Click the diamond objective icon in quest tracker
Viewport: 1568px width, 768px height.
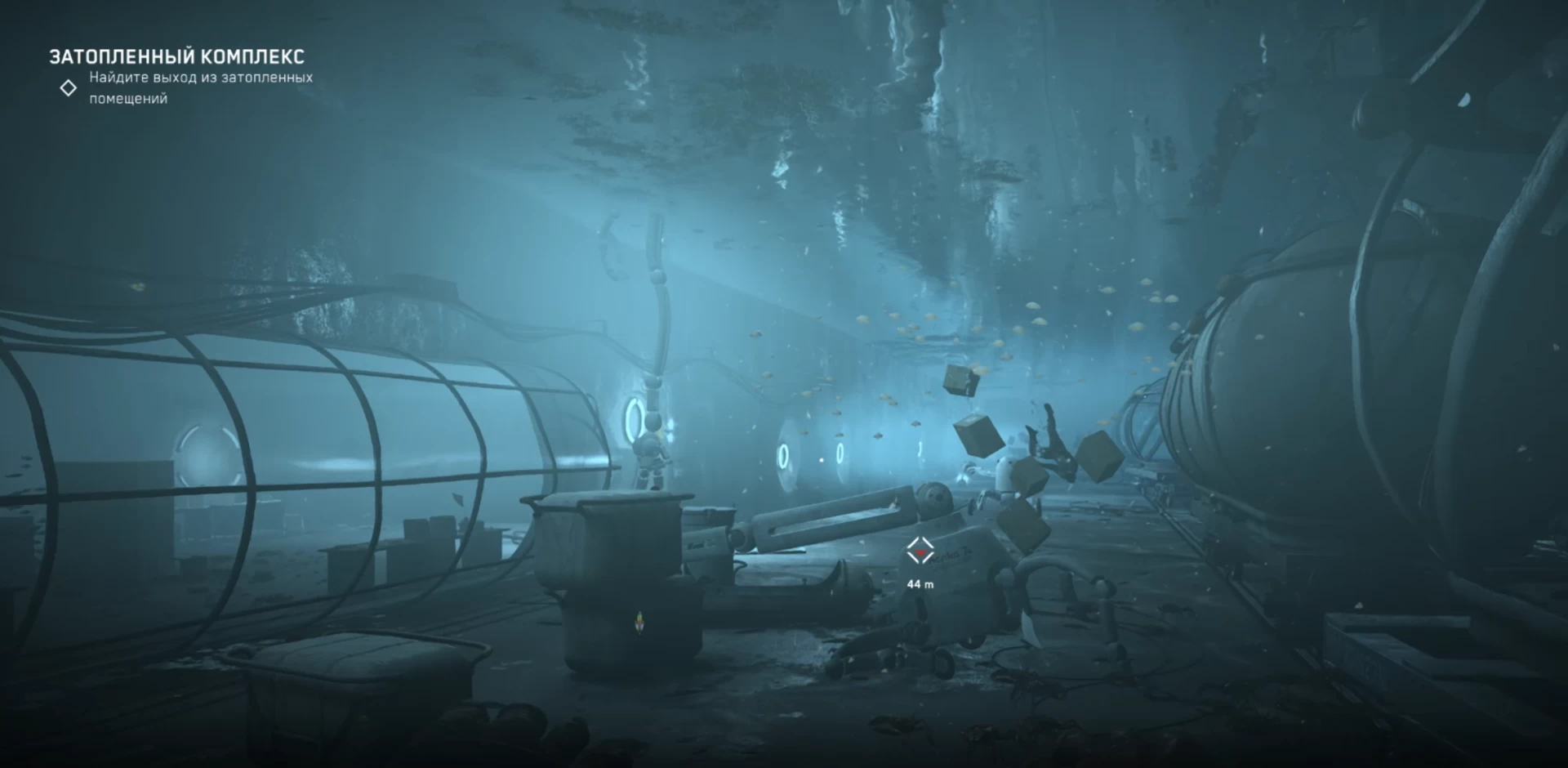(69, 87)
